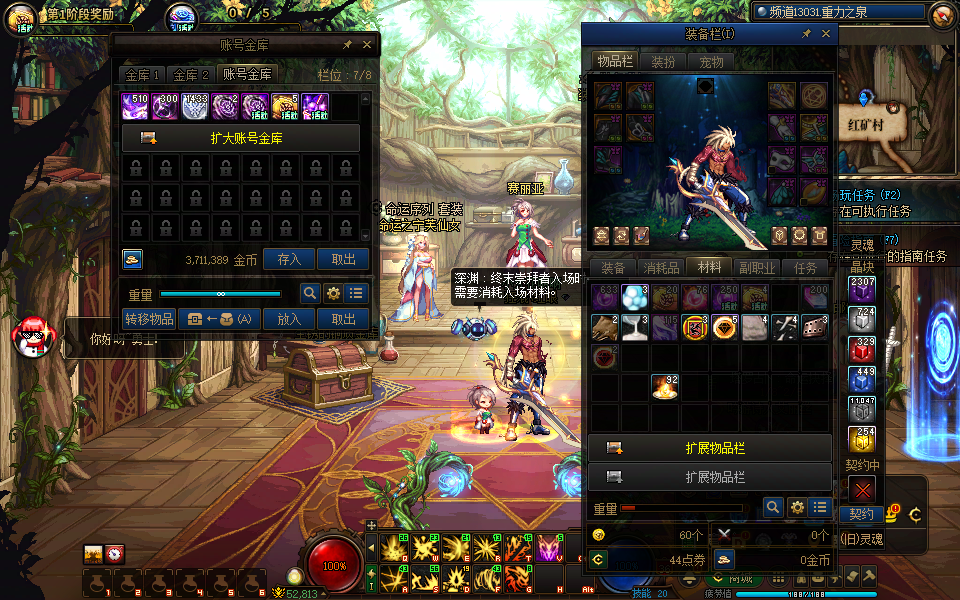Viewport: 960px width, 600px height.
Task: Click the yellow 扩展物品栏 expand inventory button
Action: pyautogui.click(x=710, y=447)
